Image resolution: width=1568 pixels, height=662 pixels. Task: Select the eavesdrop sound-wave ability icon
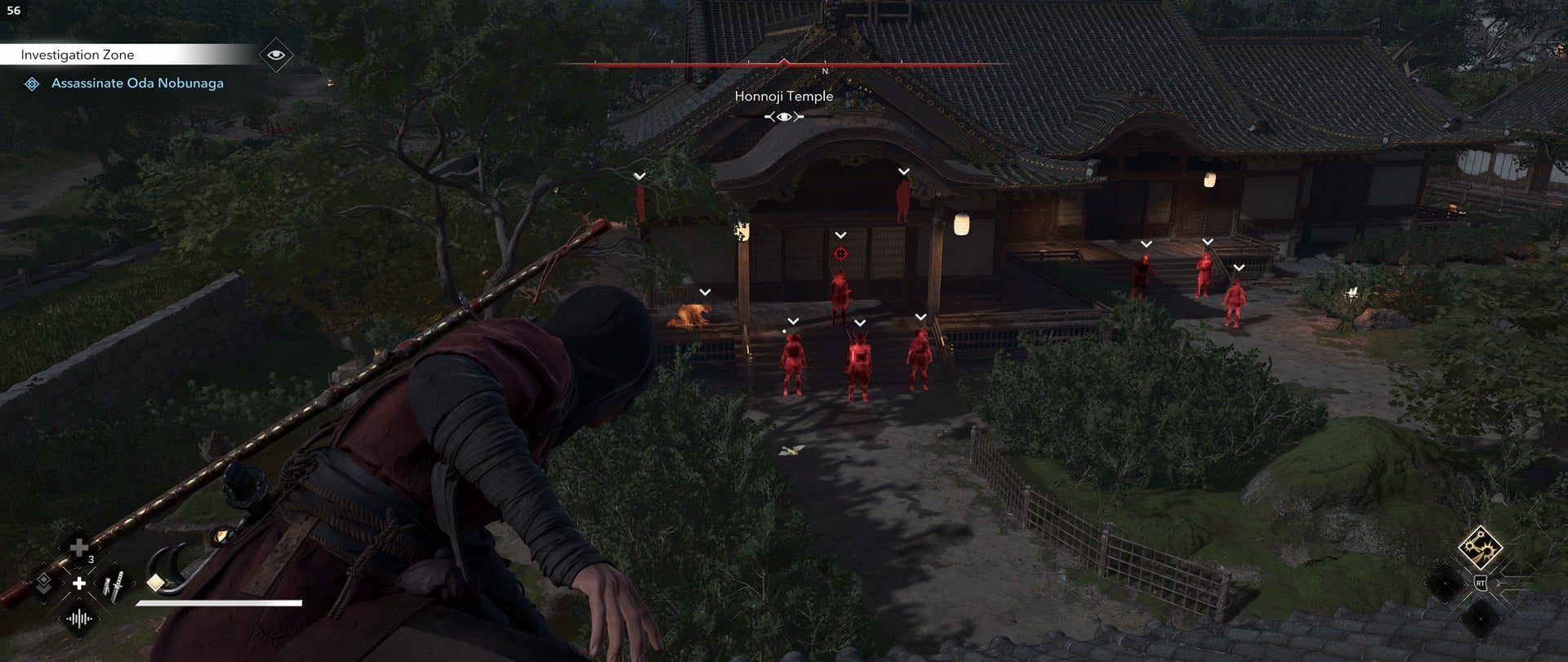[x=79, y=618]
